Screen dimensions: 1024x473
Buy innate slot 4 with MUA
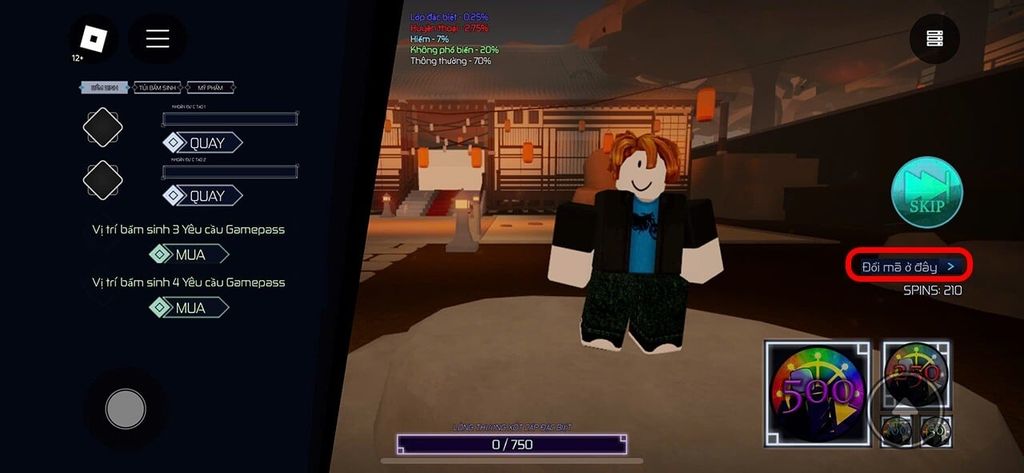click(x=187, y=308)
